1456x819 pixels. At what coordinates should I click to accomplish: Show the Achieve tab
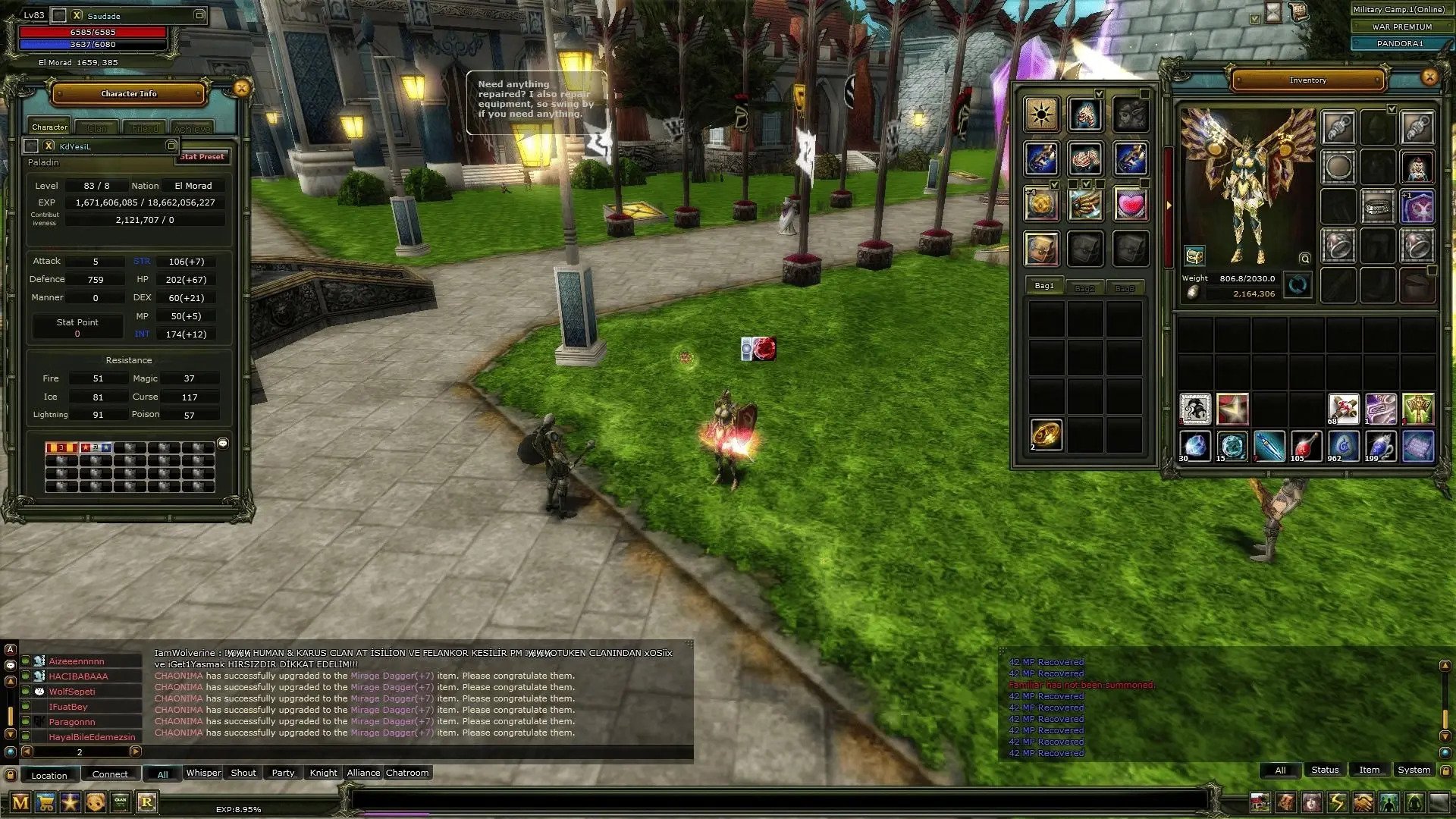click(x=193, y=128)
